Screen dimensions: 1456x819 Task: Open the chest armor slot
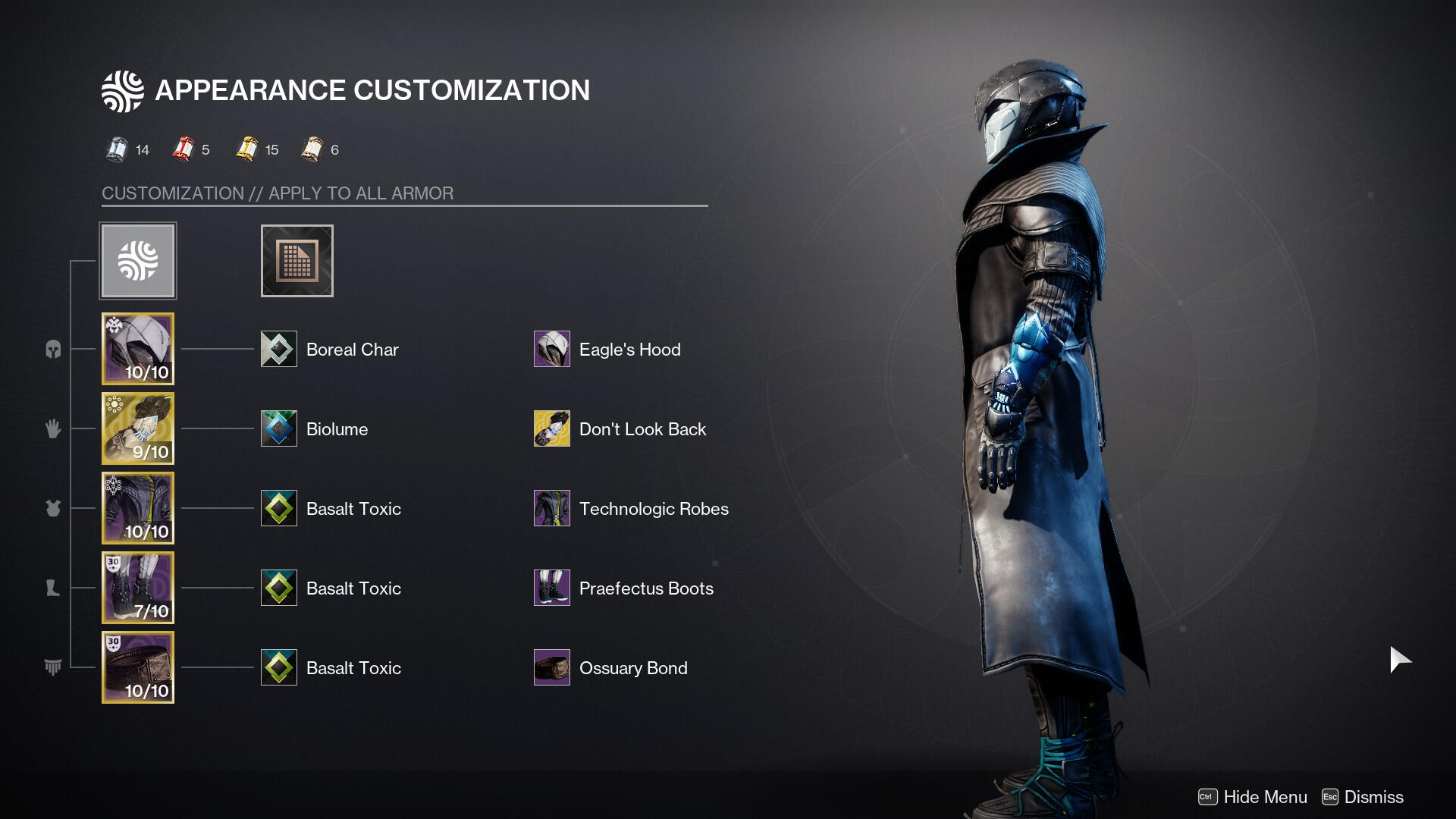pyautogui.click(x=138, y=508)
